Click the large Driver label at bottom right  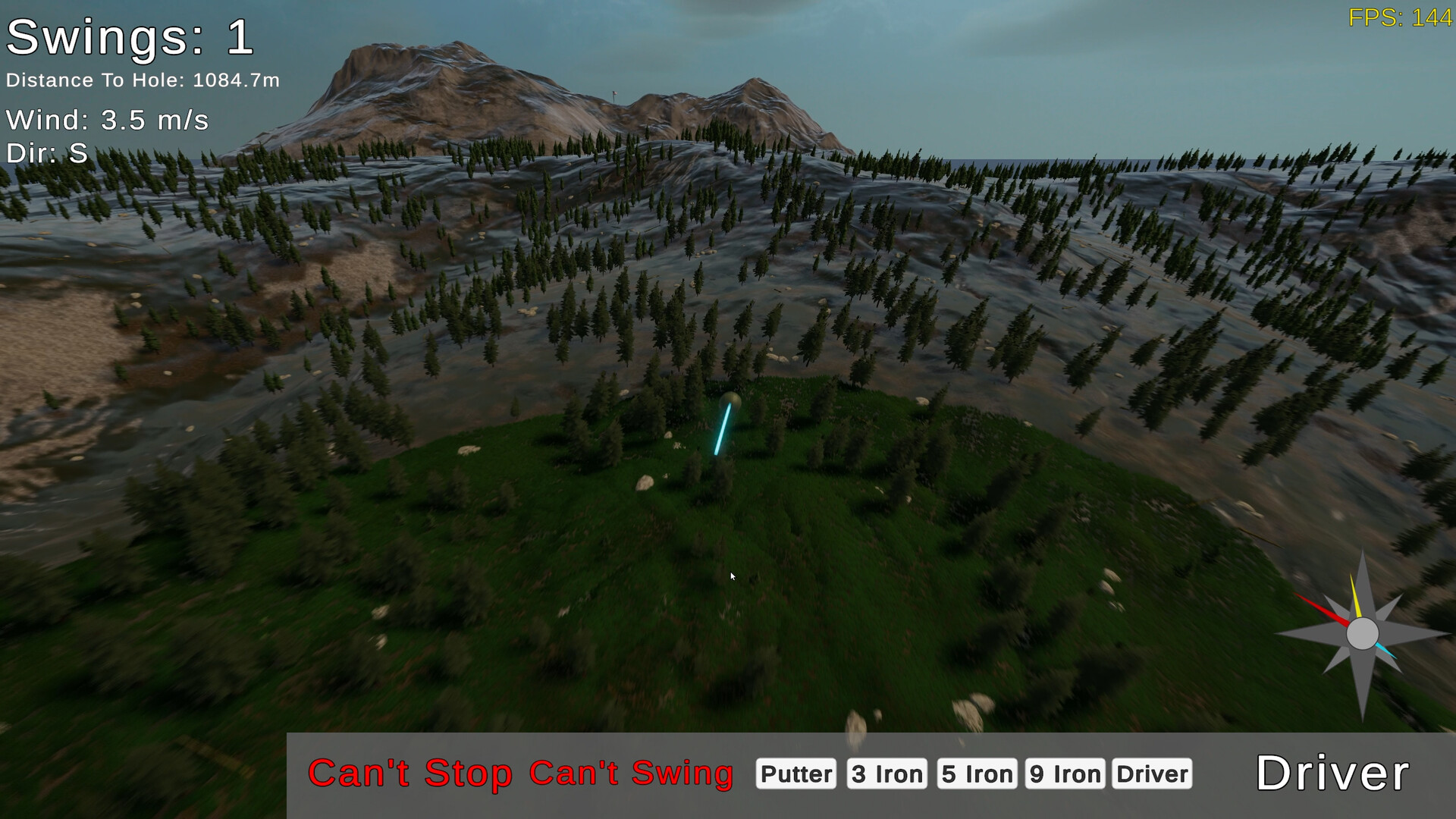pos(1332,773)
